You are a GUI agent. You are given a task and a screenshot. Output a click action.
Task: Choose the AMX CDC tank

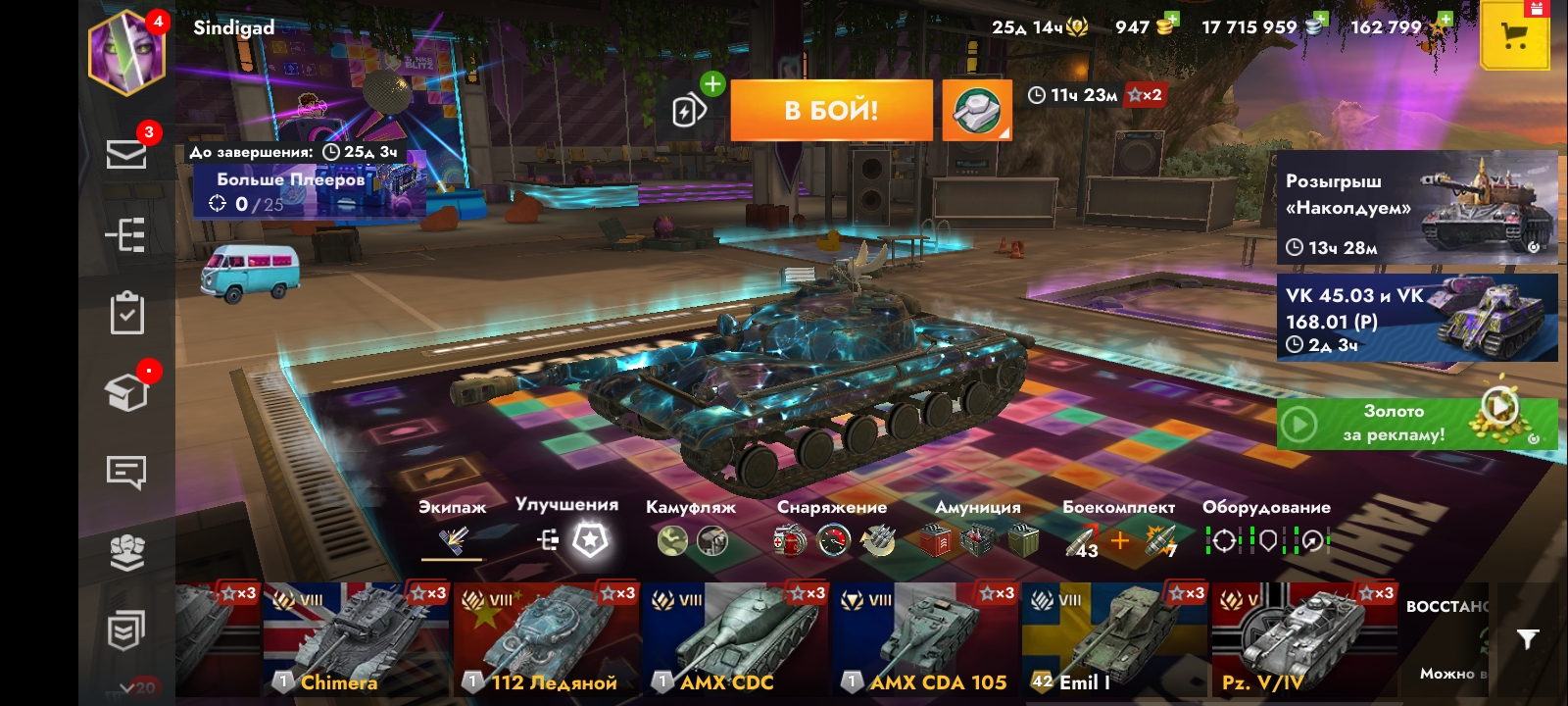click(735, 639)
